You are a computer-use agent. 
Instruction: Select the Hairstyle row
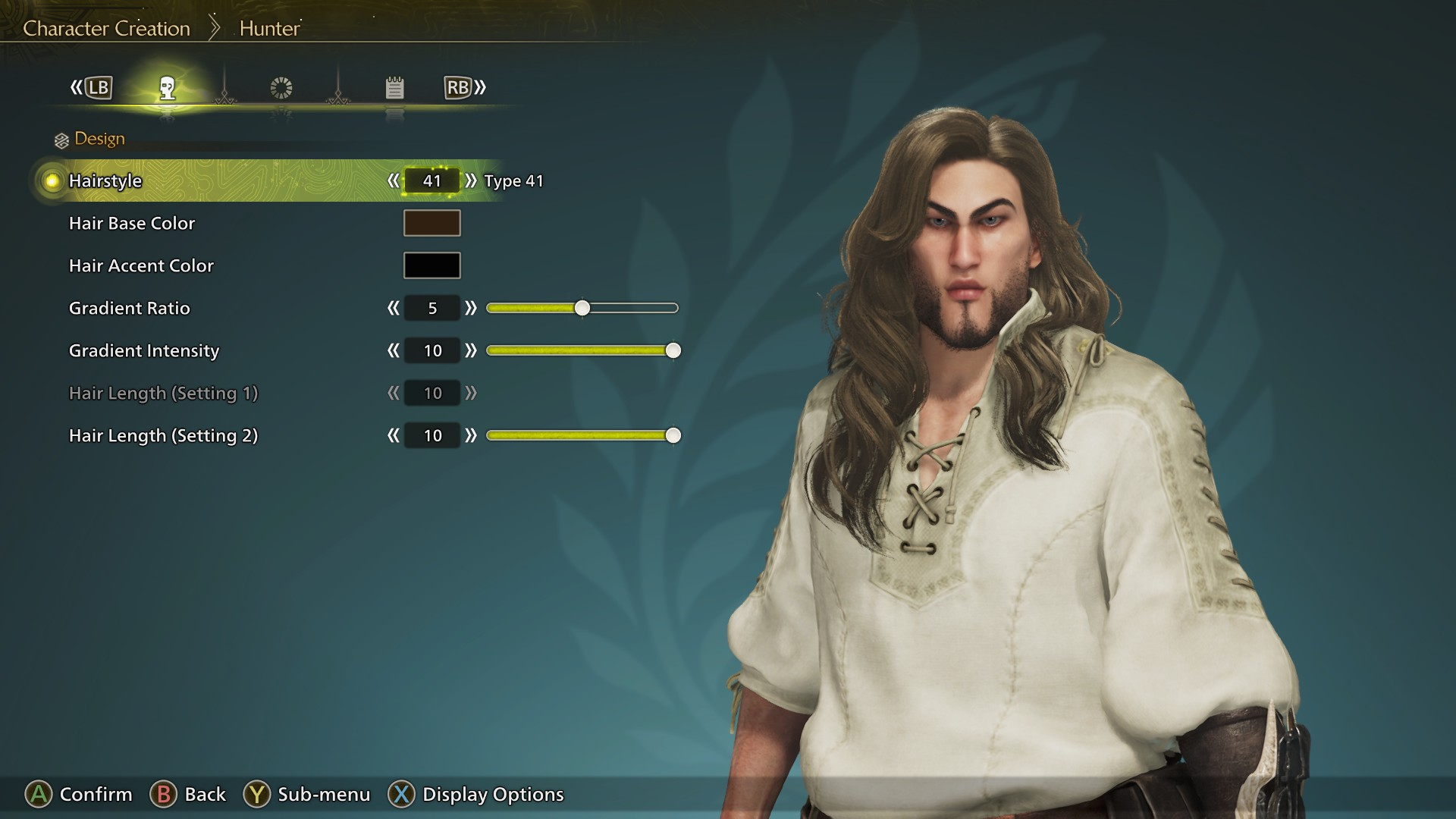pyautogui.click(x=105, y=180)
